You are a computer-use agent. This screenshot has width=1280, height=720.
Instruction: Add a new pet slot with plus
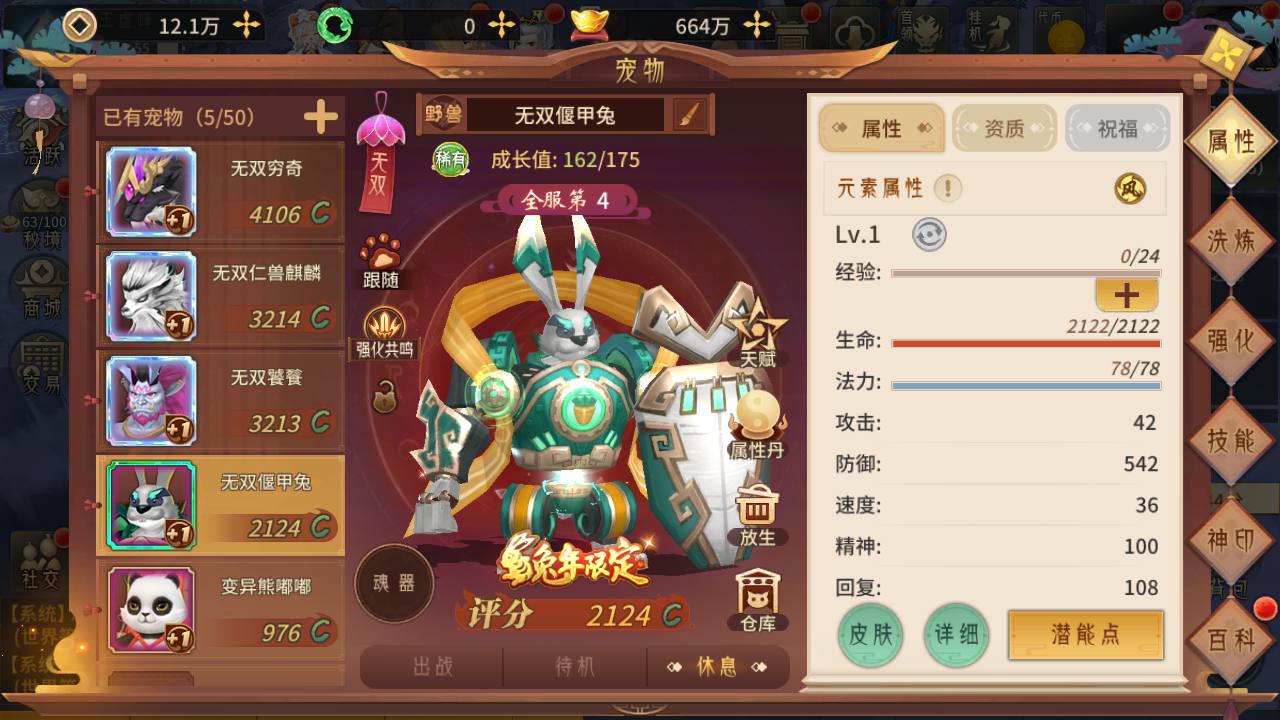(x=321, y=118)
